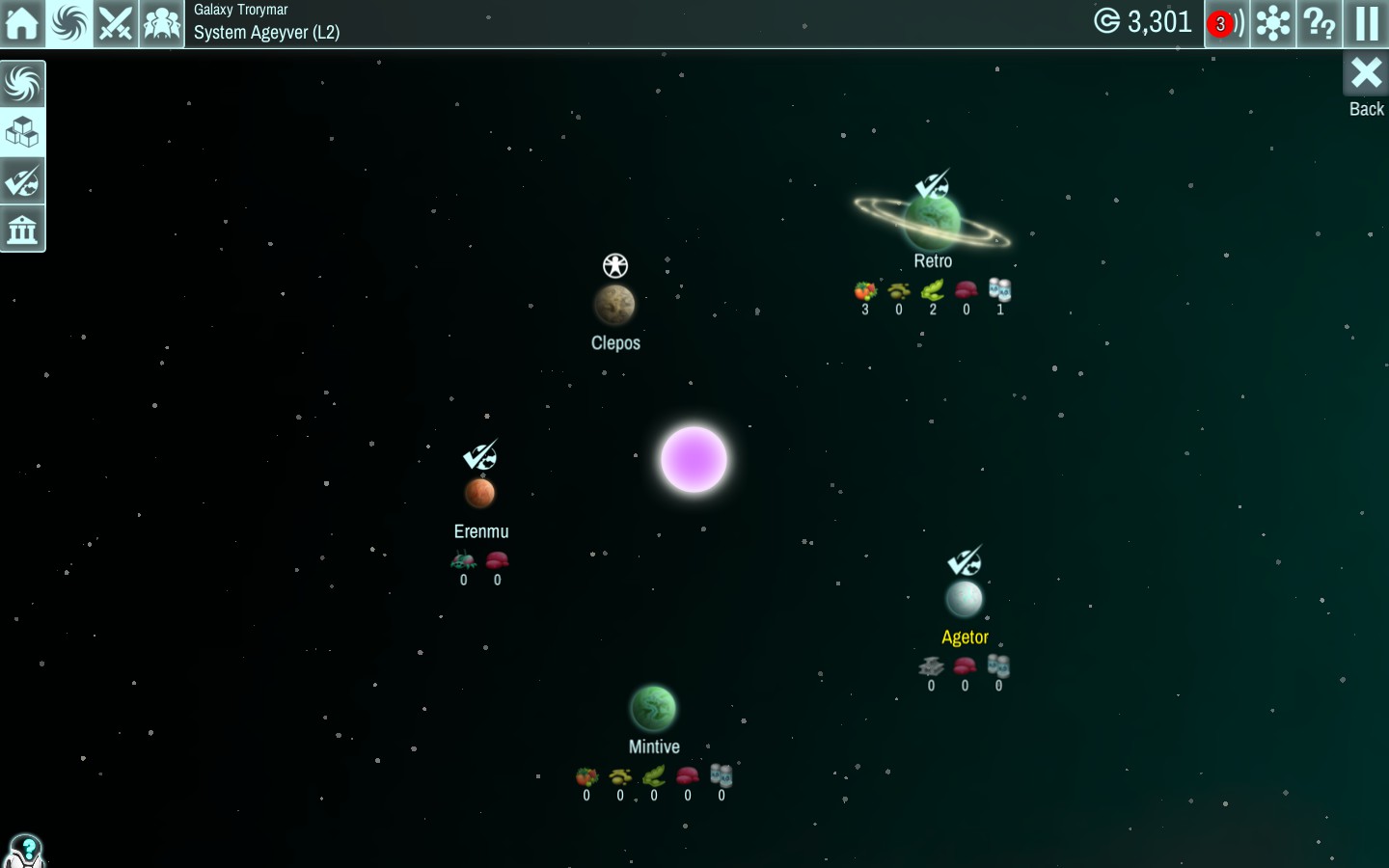Viewport: 1389px width, 868px height.
Task: Open the alien species menu
Action: click(162, 23)
